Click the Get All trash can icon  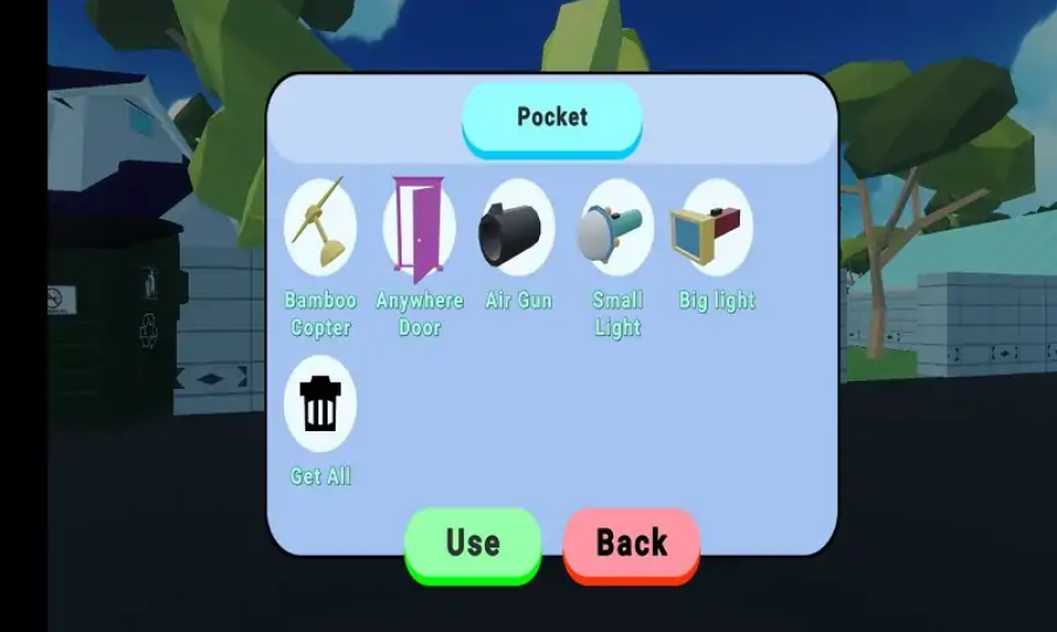pos(320,403)
